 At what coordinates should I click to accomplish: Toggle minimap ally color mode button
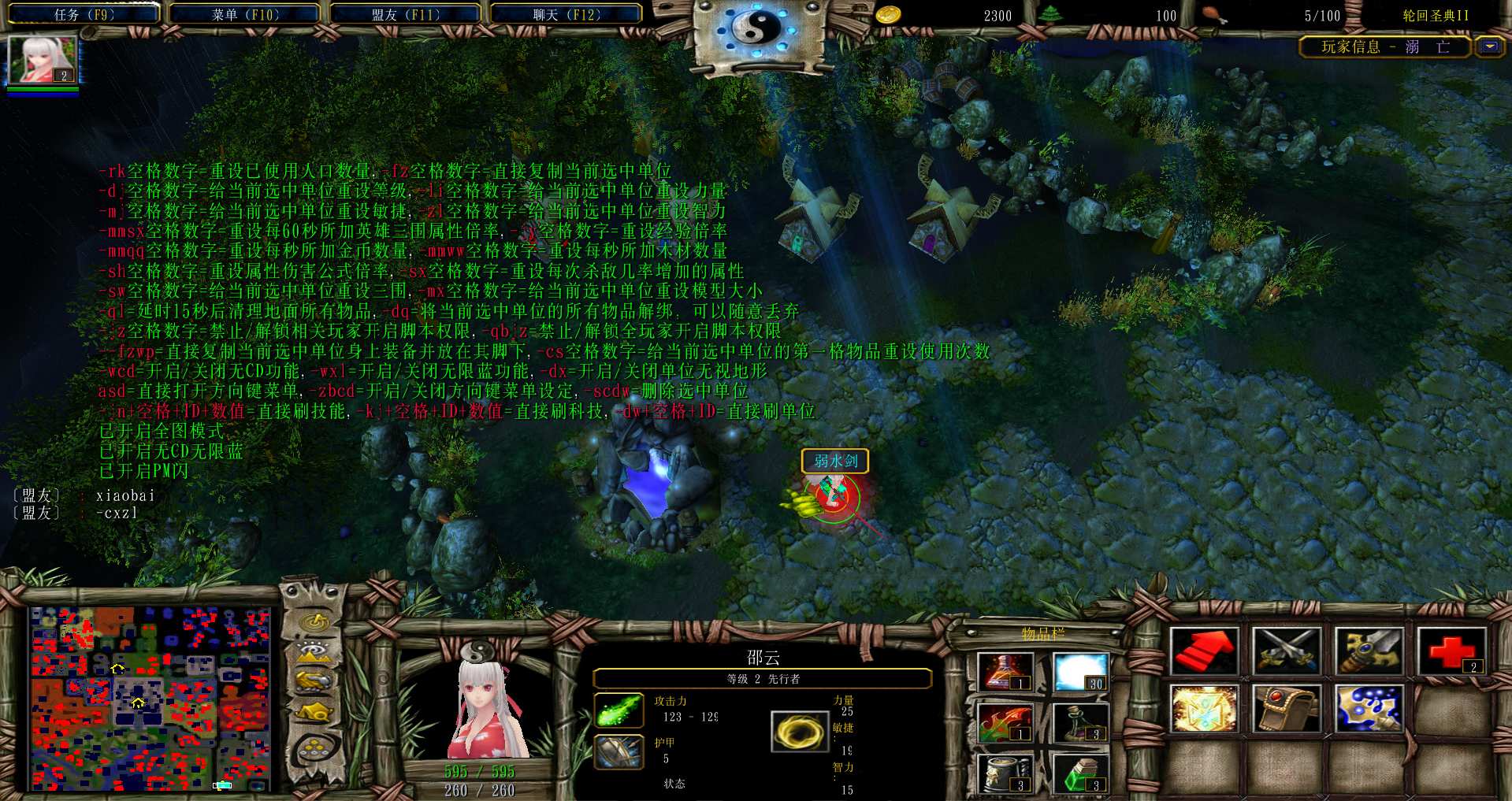click(x=315, y=680)
